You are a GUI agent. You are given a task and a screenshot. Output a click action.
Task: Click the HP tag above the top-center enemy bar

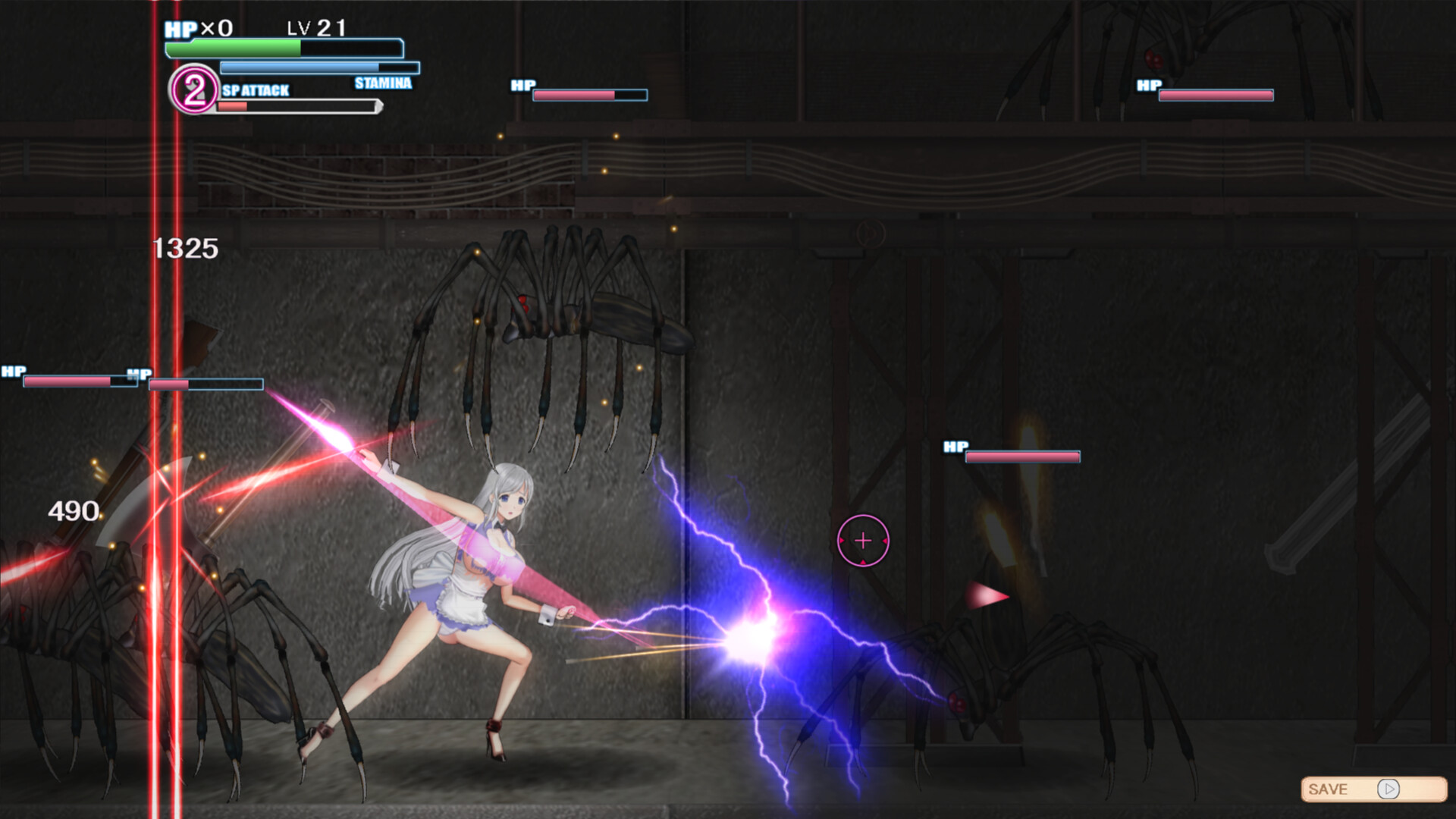(x=522, y=85)
